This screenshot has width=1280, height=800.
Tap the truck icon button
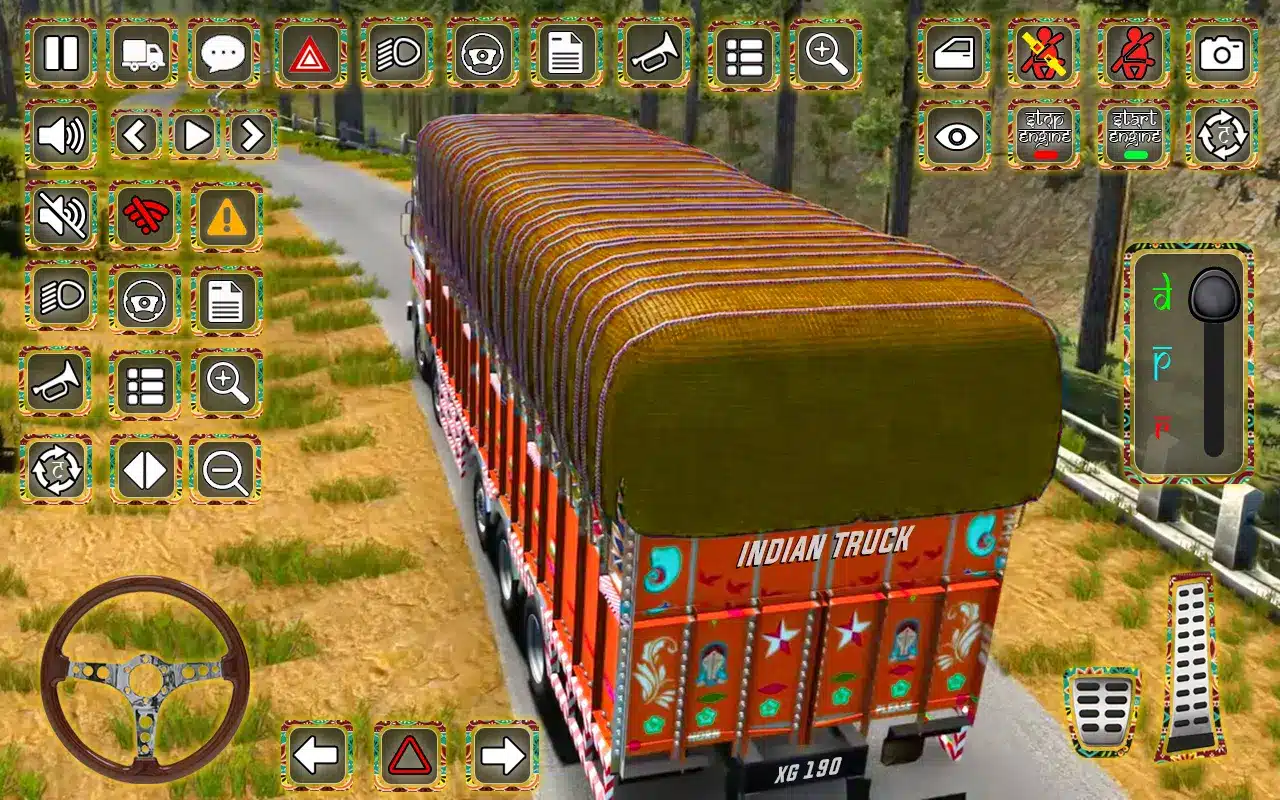click(x=143, y=53)
